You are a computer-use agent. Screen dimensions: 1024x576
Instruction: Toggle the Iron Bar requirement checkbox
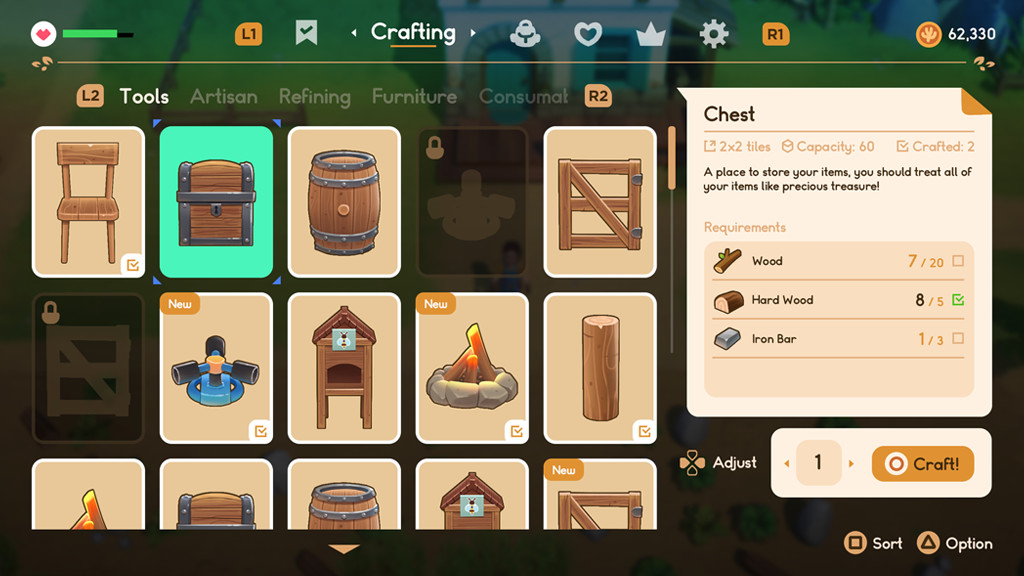point(958,339)
